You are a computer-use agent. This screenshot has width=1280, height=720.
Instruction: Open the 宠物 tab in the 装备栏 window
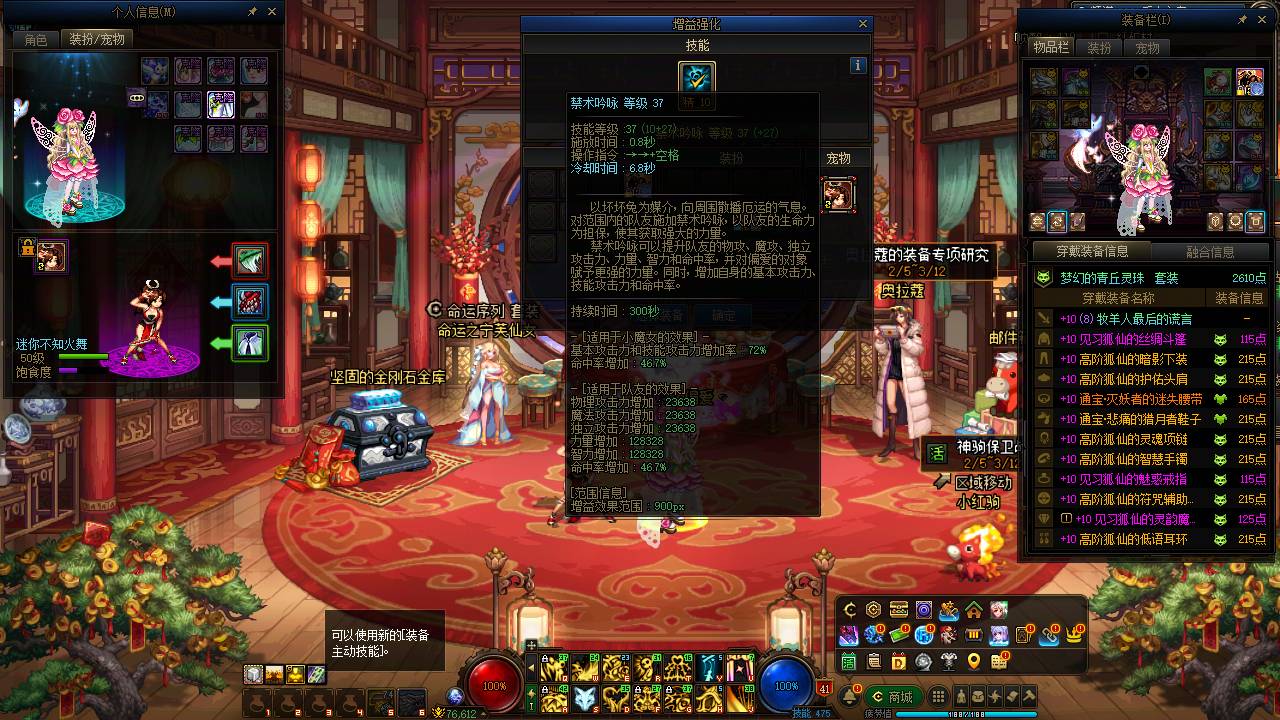[1147, 47]
